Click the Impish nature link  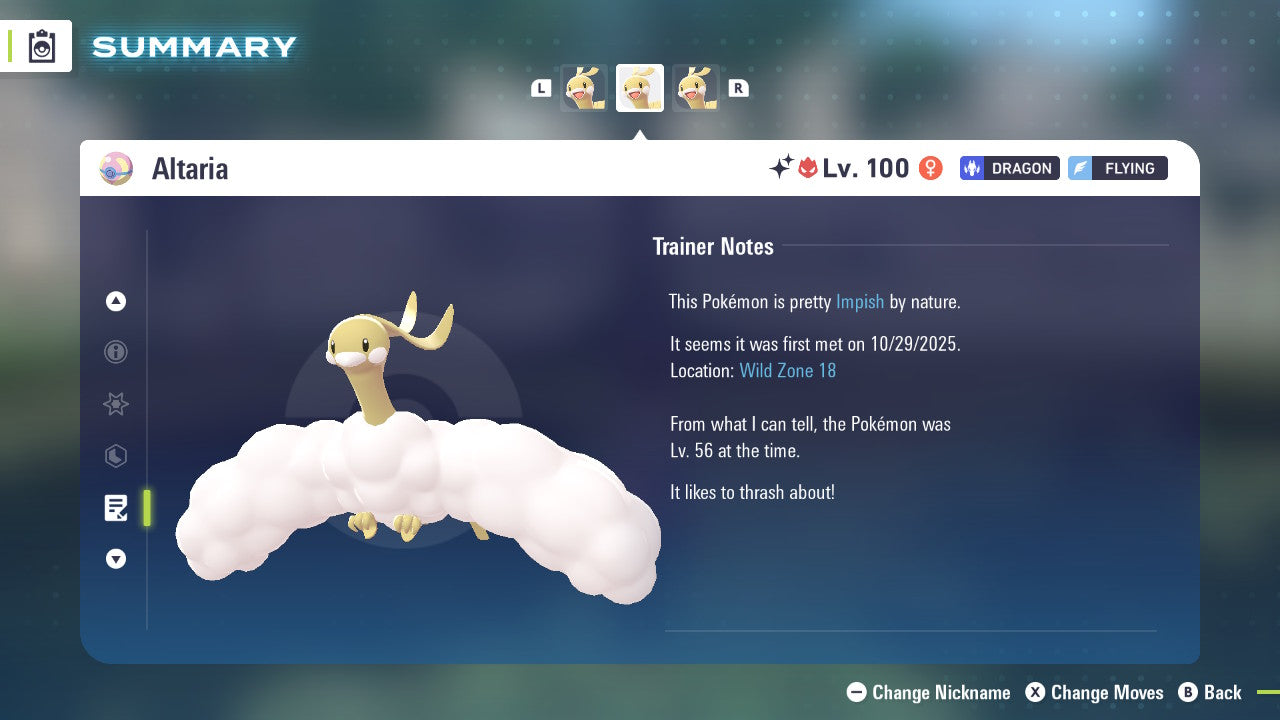860,301
